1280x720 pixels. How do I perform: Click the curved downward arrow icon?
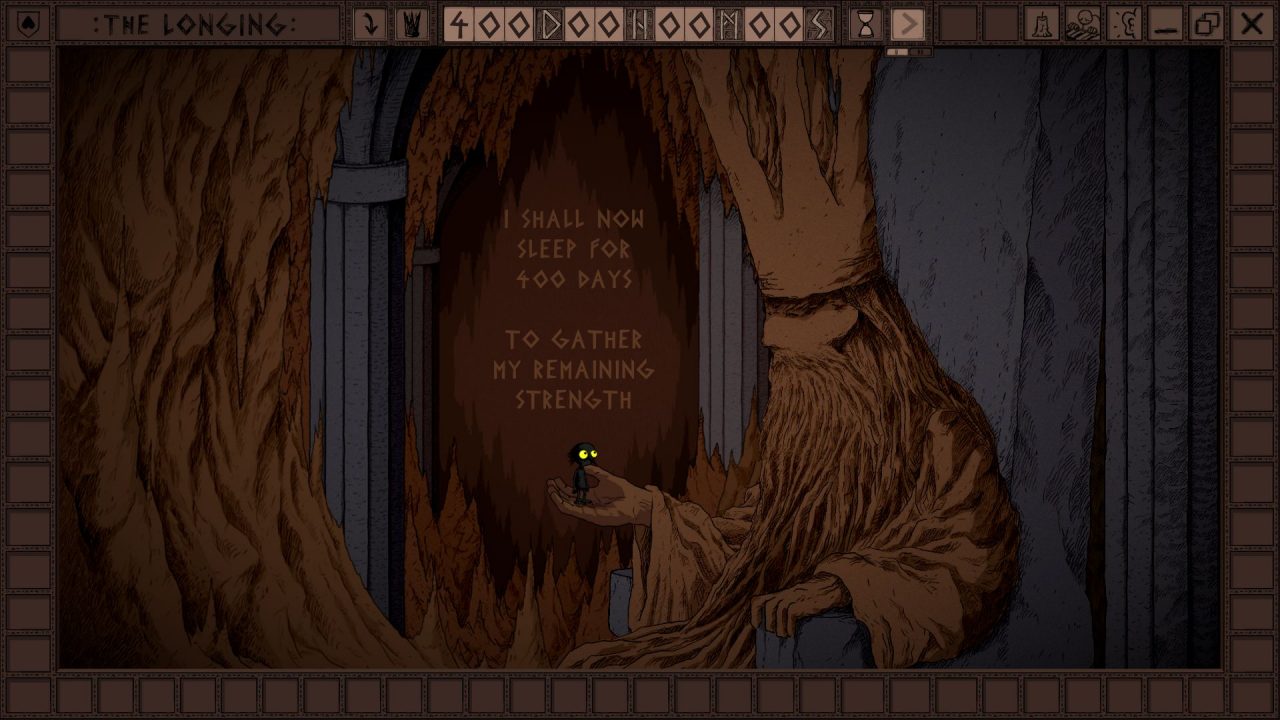point(370,23)
